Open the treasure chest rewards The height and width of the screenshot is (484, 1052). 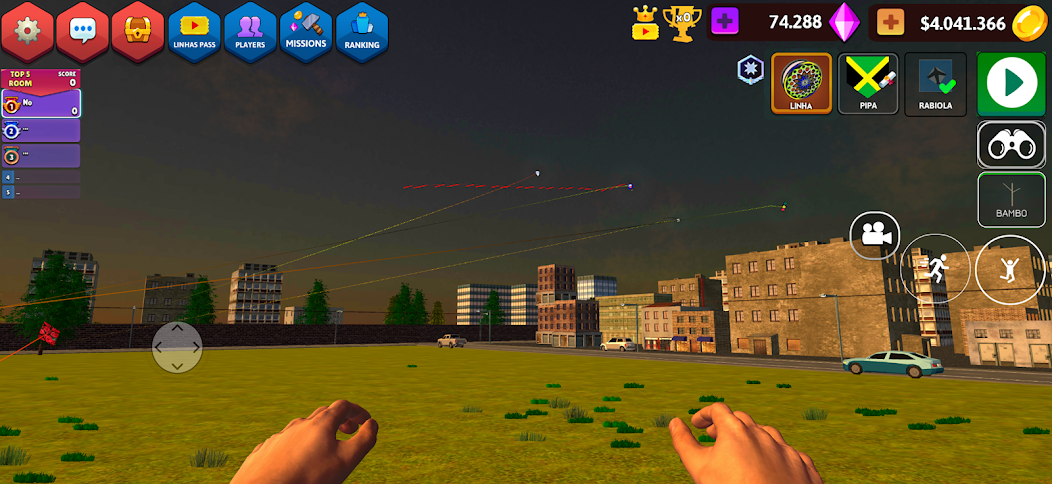pos(138,29)
